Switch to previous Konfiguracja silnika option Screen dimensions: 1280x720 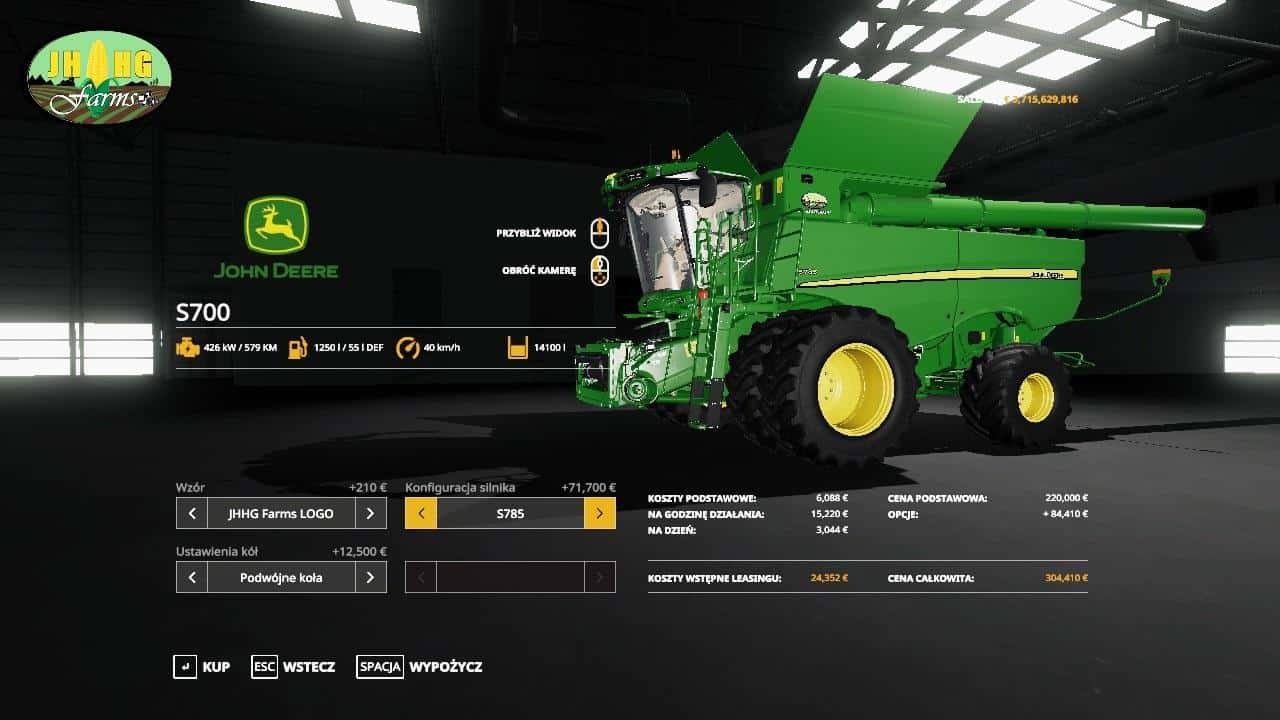pos(421,514)
